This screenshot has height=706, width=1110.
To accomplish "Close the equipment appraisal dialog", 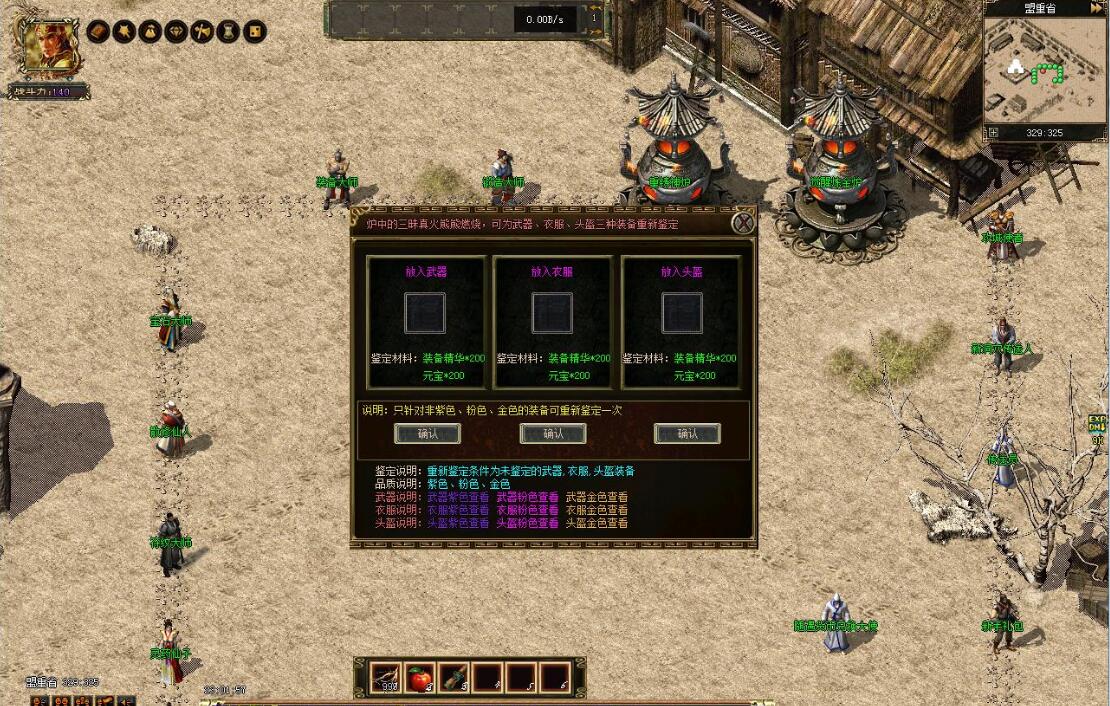I will pos(743,223).
